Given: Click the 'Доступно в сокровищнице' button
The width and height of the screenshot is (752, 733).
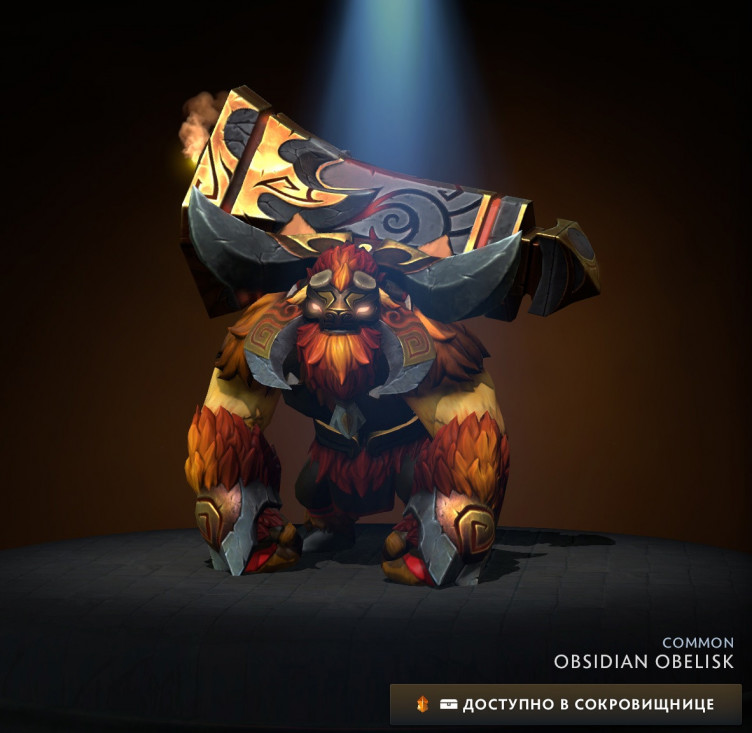Looking at the screenshot, I should point(566,704).
